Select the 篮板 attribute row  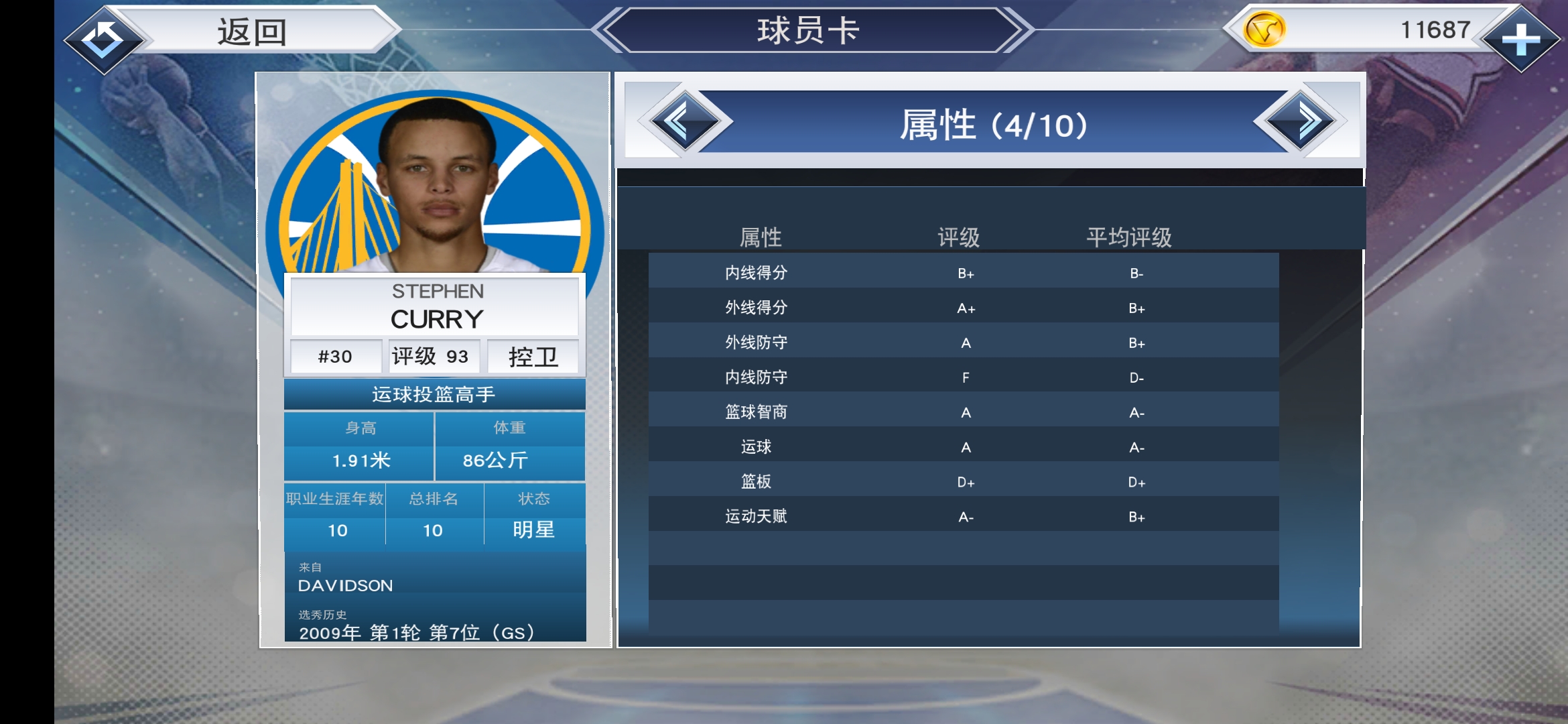963,482
